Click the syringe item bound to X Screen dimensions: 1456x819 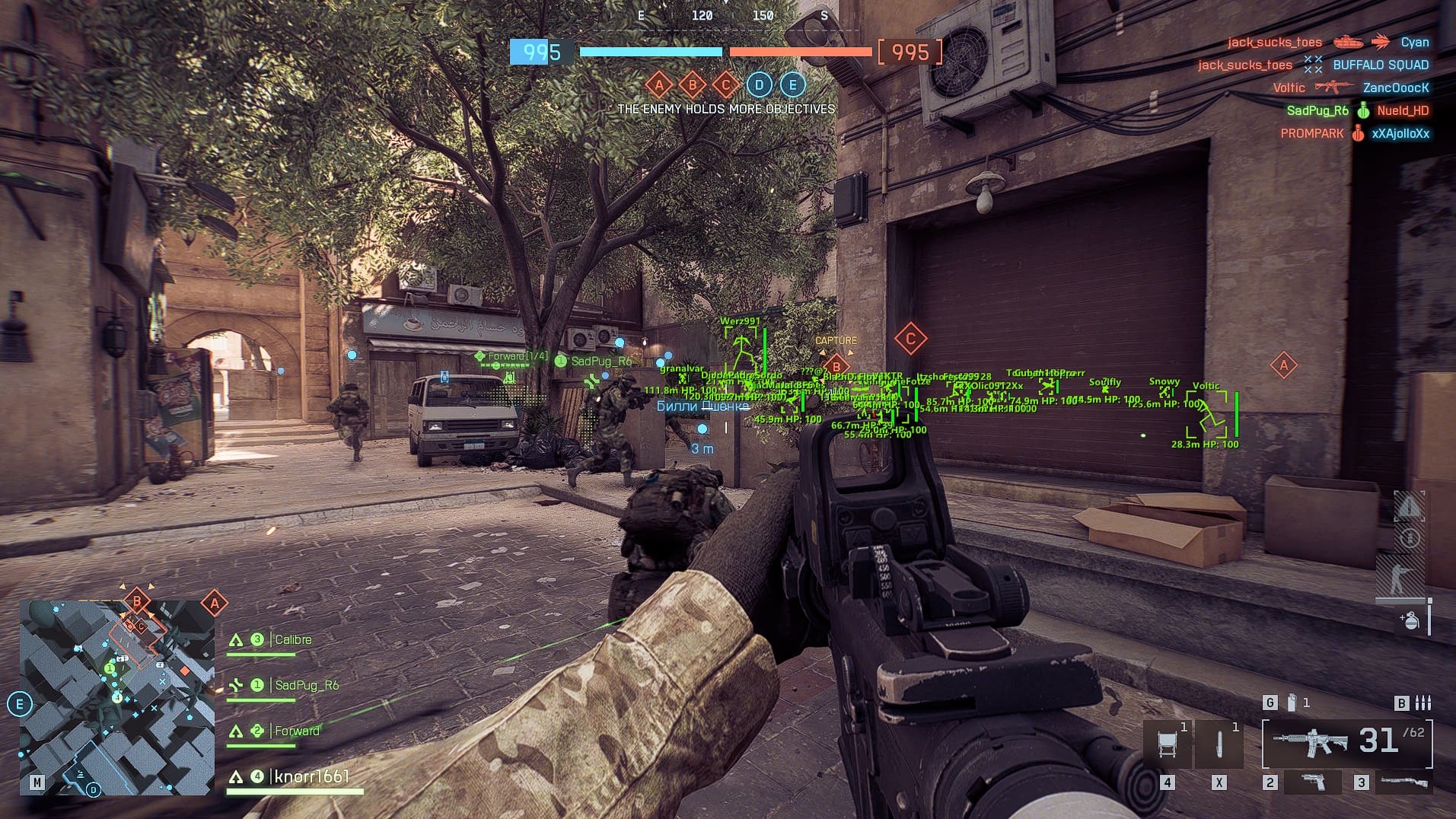tap(1219, 744)
